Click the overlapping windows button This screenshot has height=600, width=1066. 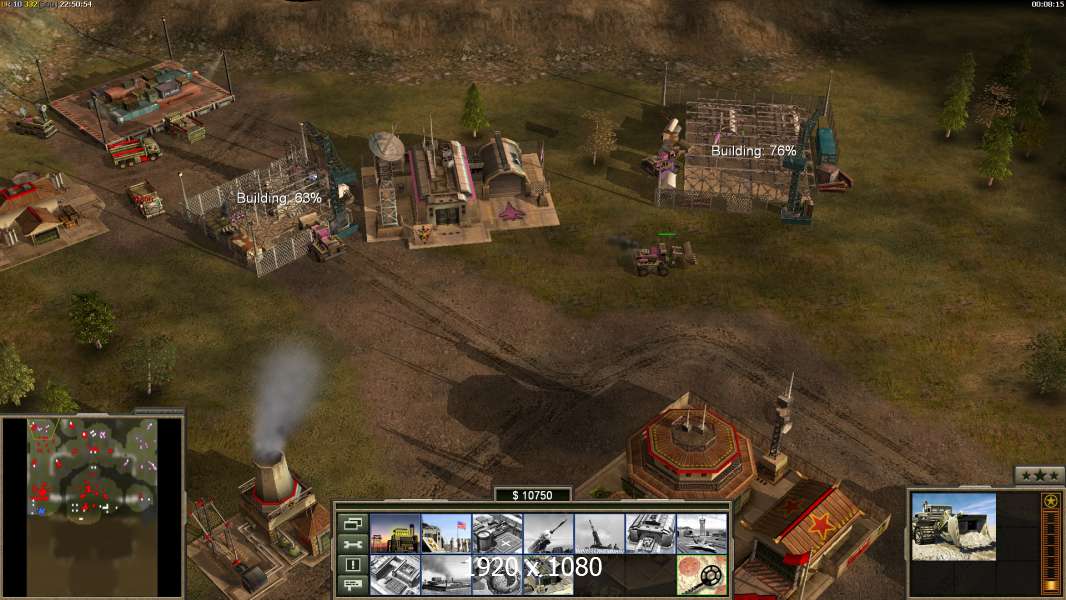click(x=352, y=523)
